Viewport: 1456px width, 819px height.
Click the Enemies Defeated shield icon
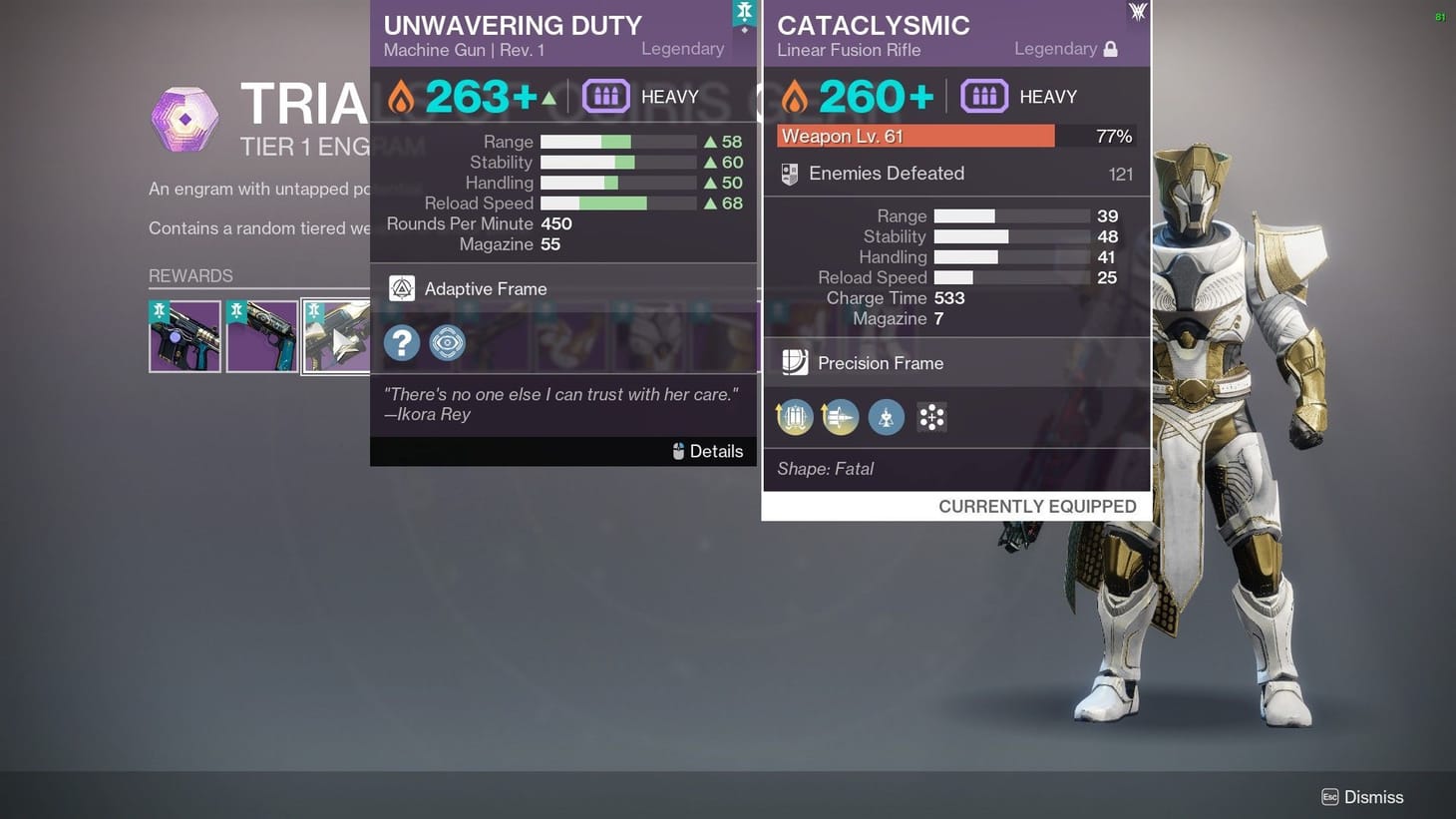[789, 174]
